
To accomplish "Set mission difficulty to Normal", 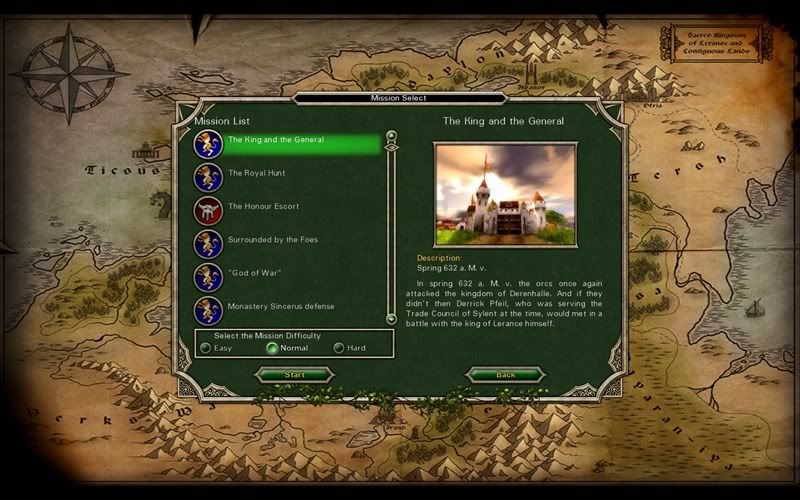I will click(x=272, y=348).
